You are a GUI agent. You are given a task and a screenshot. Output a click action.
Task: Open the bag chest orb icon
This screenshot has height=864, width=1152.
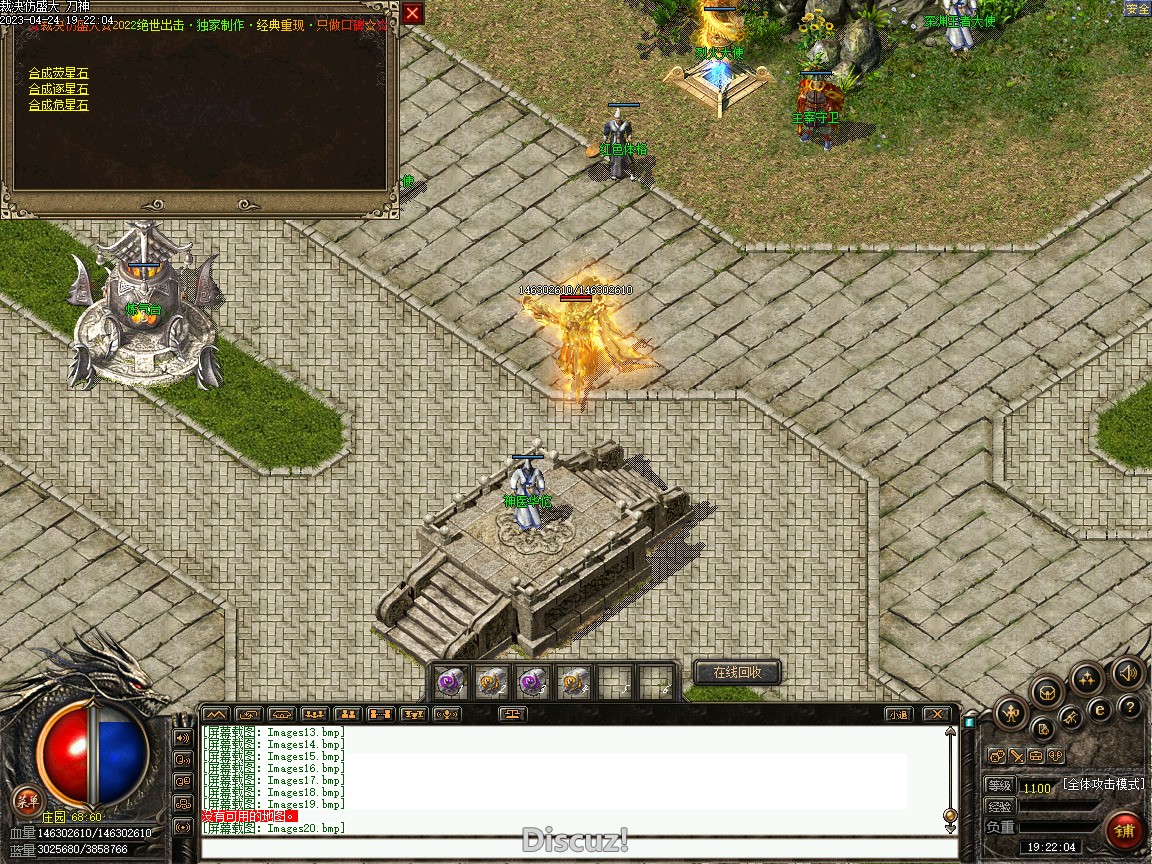1046,690
